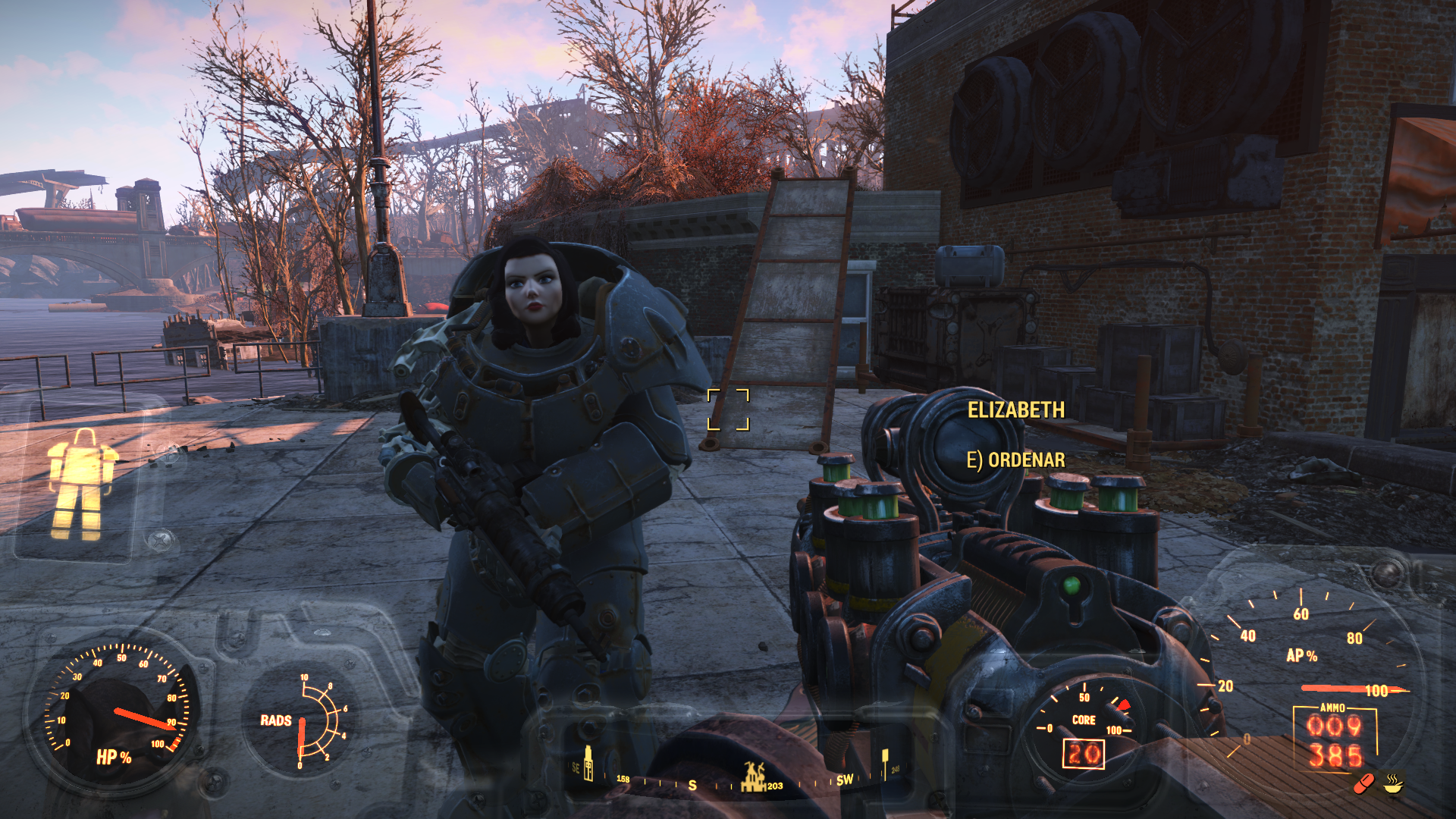
Task: Select the signpost marker on the compass
Action: [x=884, y=761]
